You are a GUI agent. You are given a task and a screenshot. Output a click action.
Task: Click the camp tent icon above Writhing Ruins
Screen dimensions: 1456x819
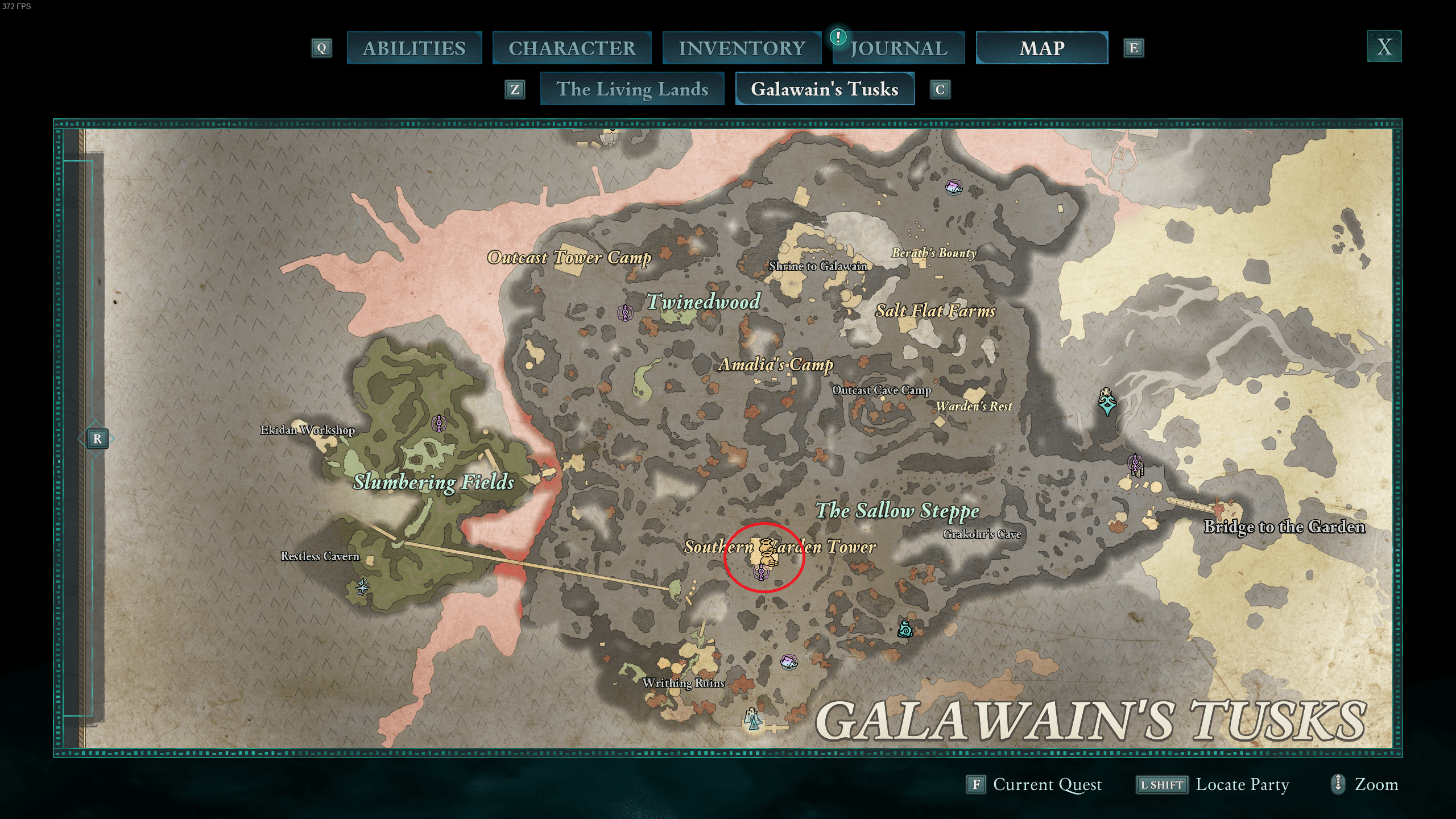[x=789, y=663]
